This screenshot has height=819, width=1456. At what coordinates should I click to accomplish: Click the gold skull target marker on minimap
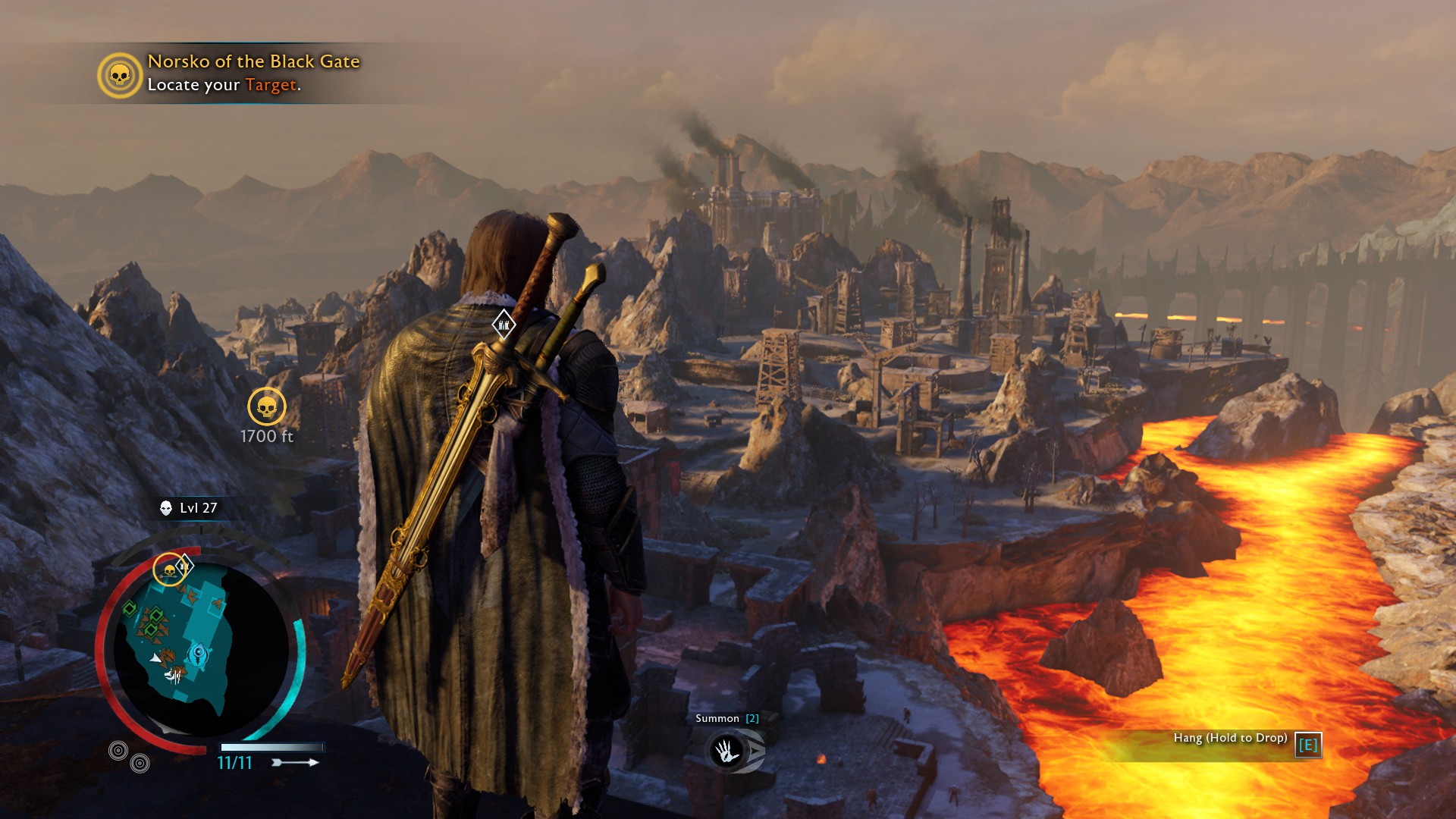tap(169, 570)
